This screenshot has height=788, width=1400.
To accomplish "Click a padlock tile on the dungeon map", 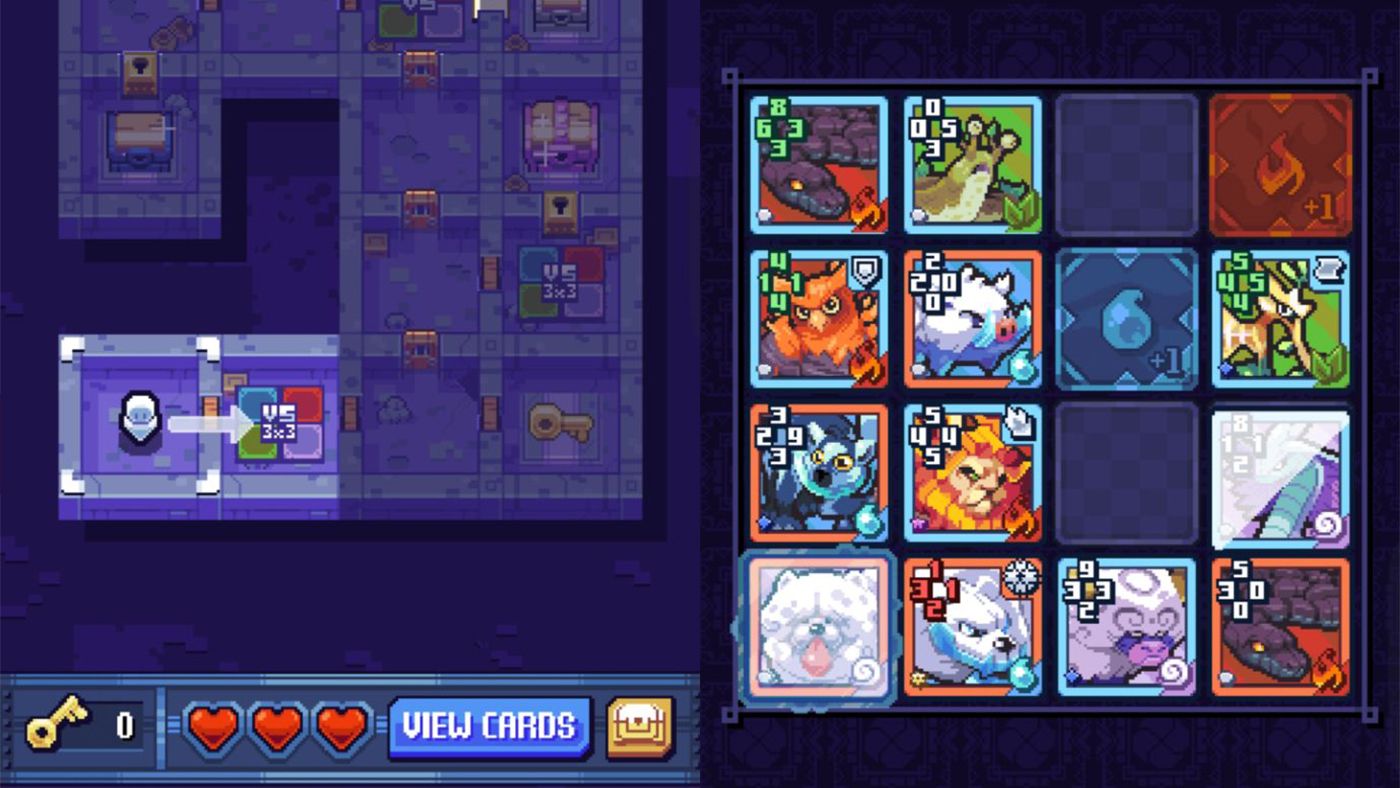I will 140,72.
